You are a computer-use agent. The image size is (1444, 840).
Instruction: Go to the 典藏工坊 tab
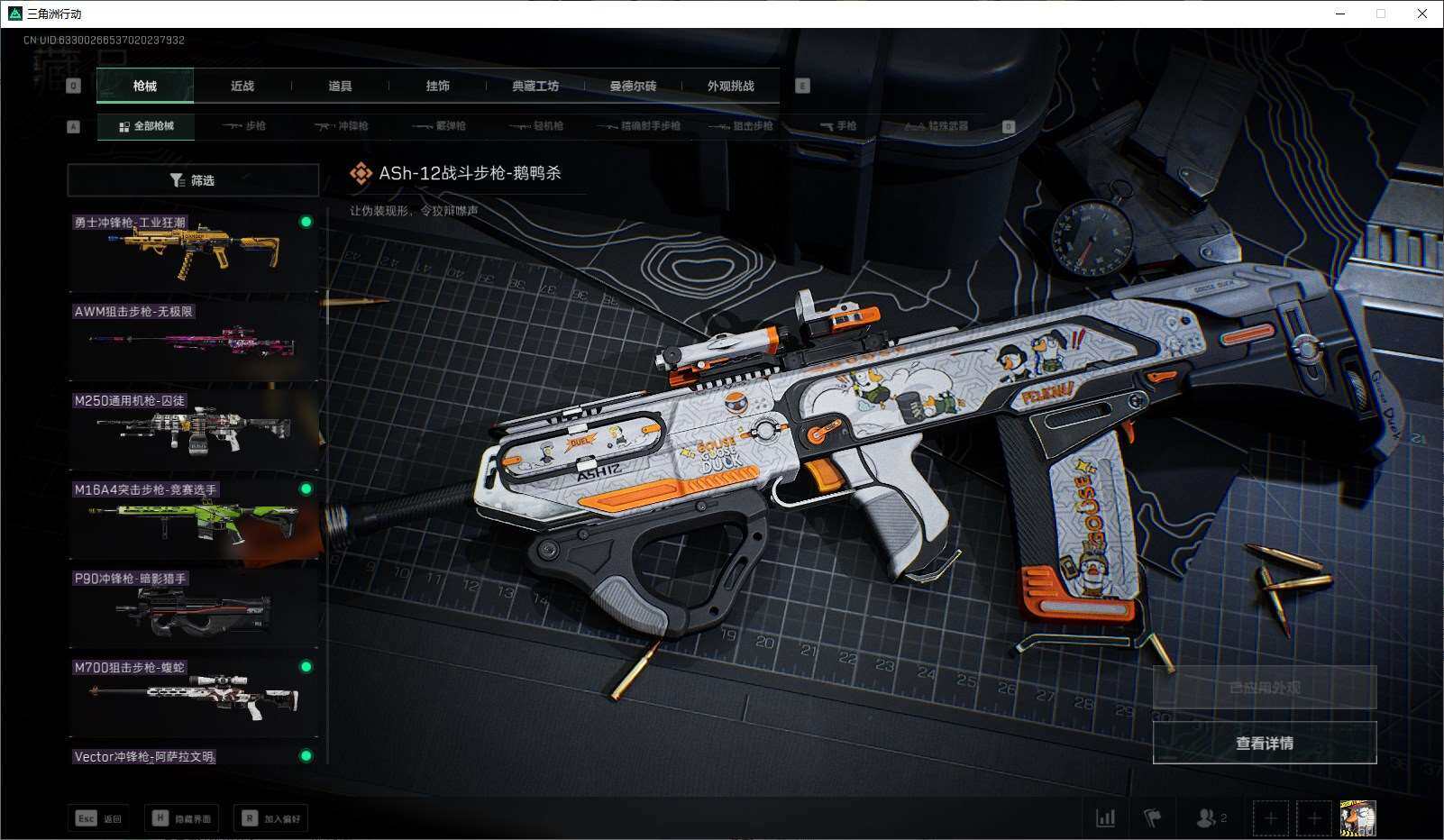coord(535,86)
